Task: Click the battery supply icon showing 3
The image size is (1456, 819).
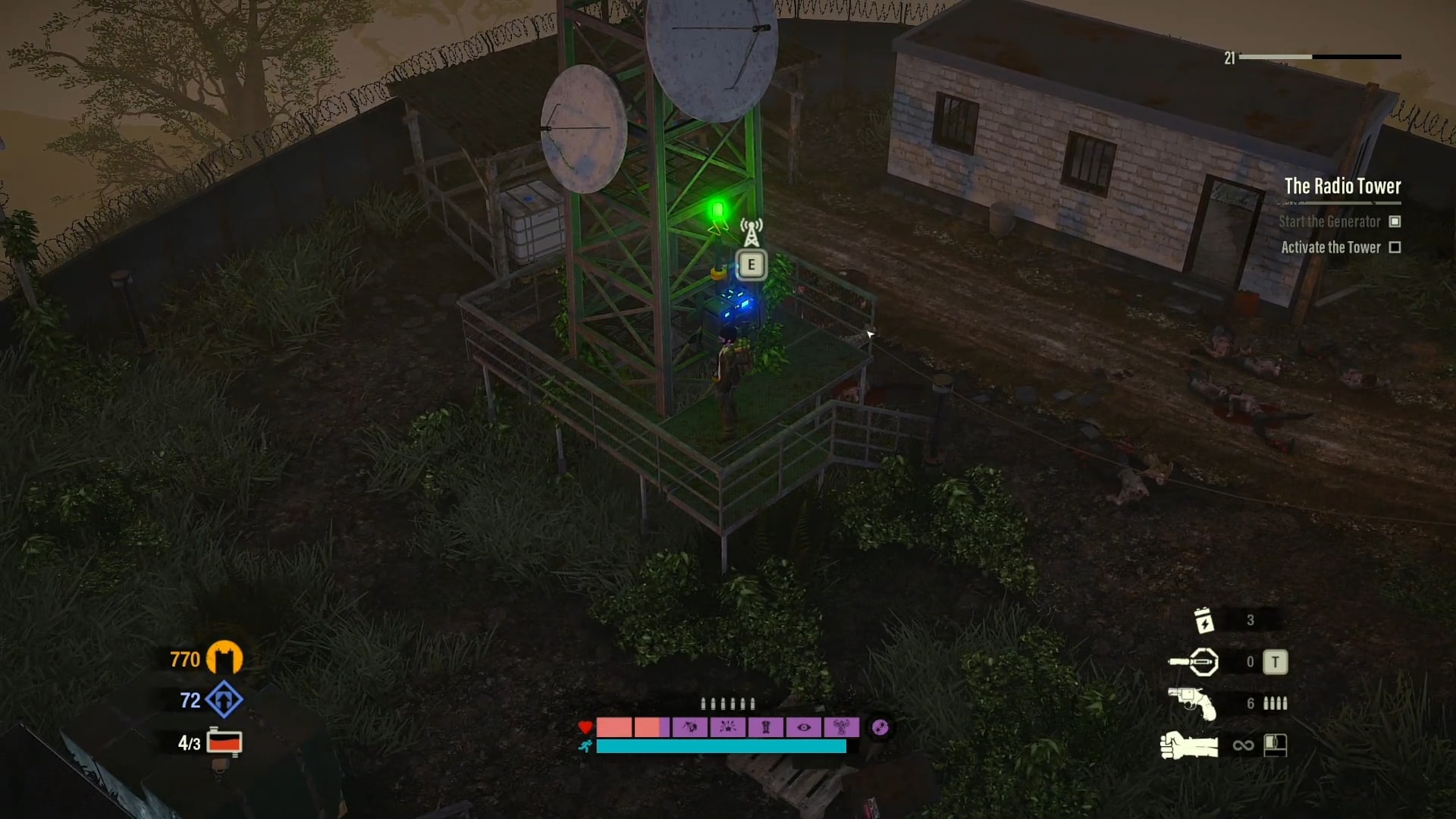Action: (x=1204, y=619)
